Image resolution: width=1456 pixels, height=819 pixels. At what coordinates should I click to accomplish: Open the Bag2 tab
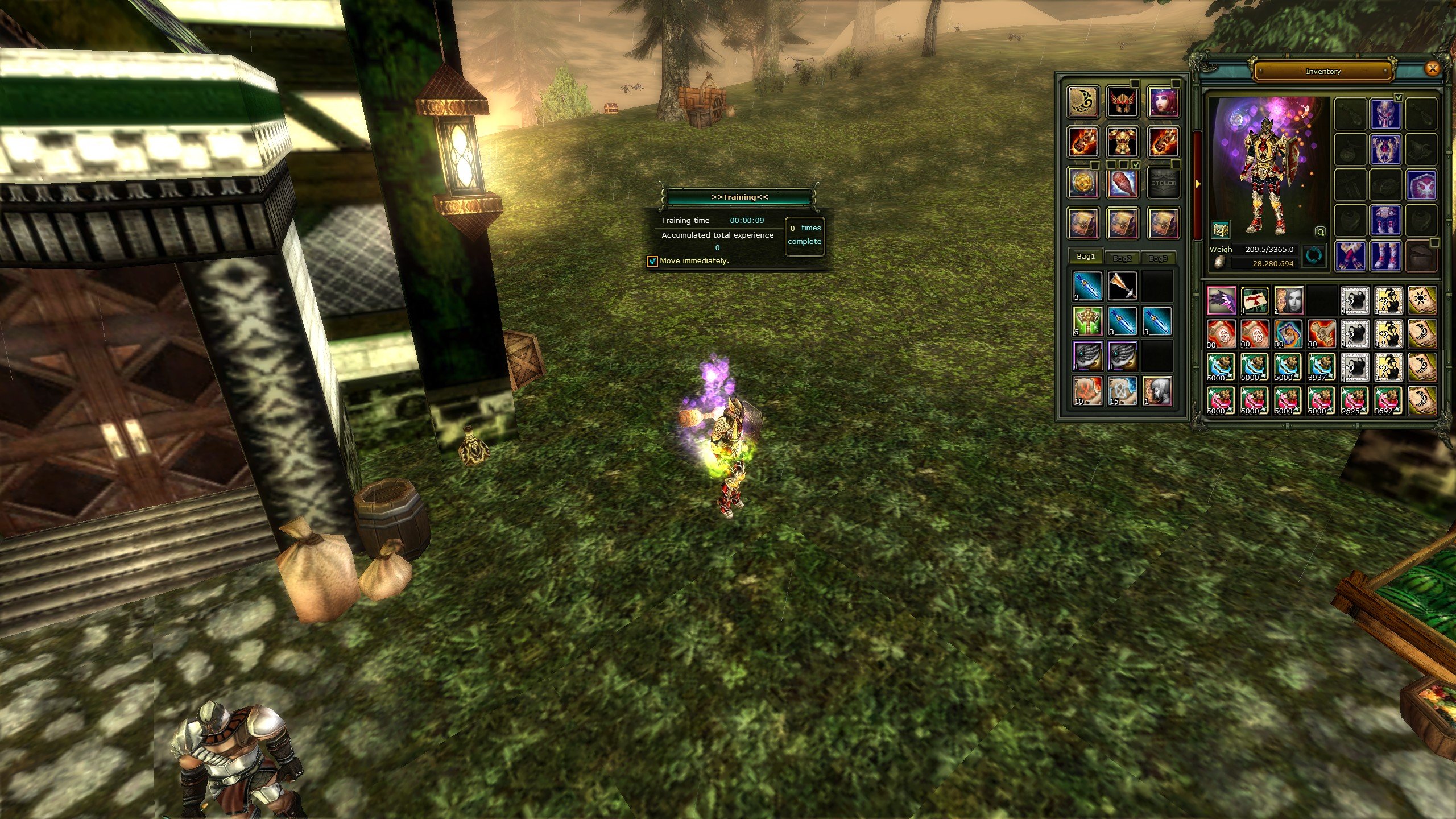[1122, 258]
